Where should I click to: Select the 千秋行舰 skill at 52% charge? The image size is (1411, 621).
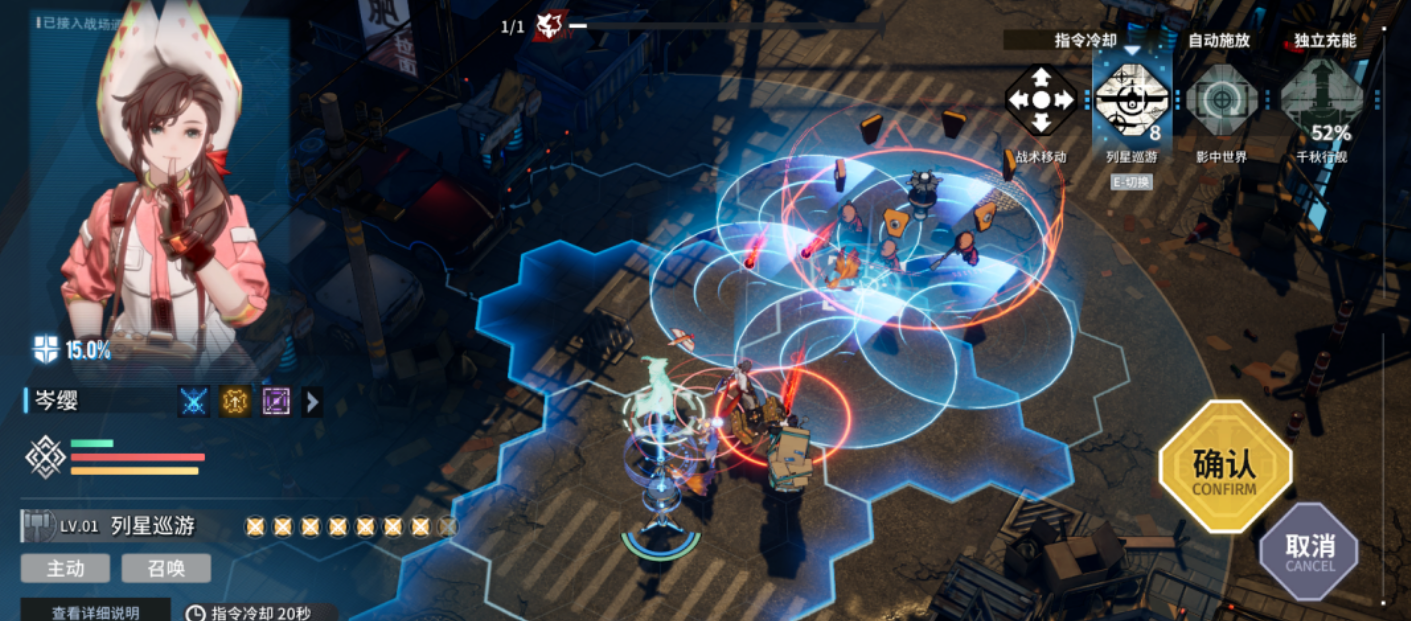(1322, 101)
